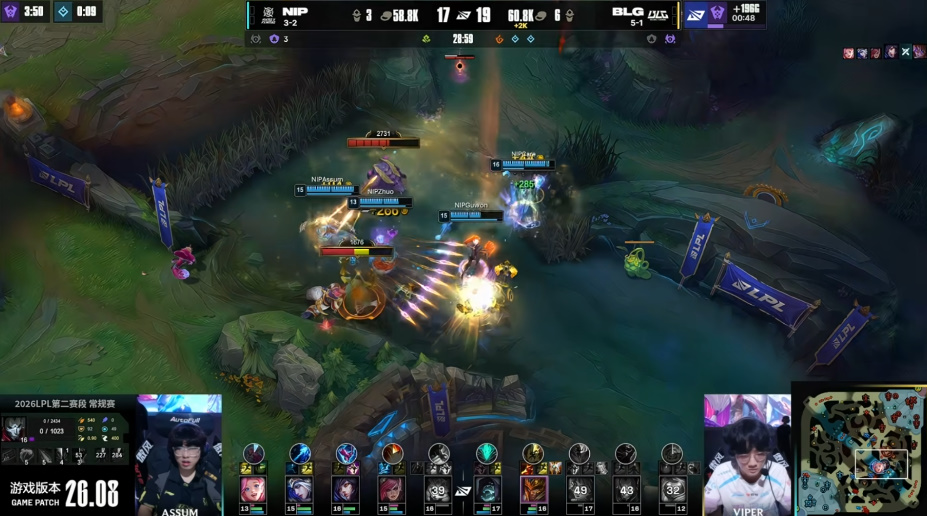
Task: Click the dead champion portrait showing 39
Action: [438, 489]
